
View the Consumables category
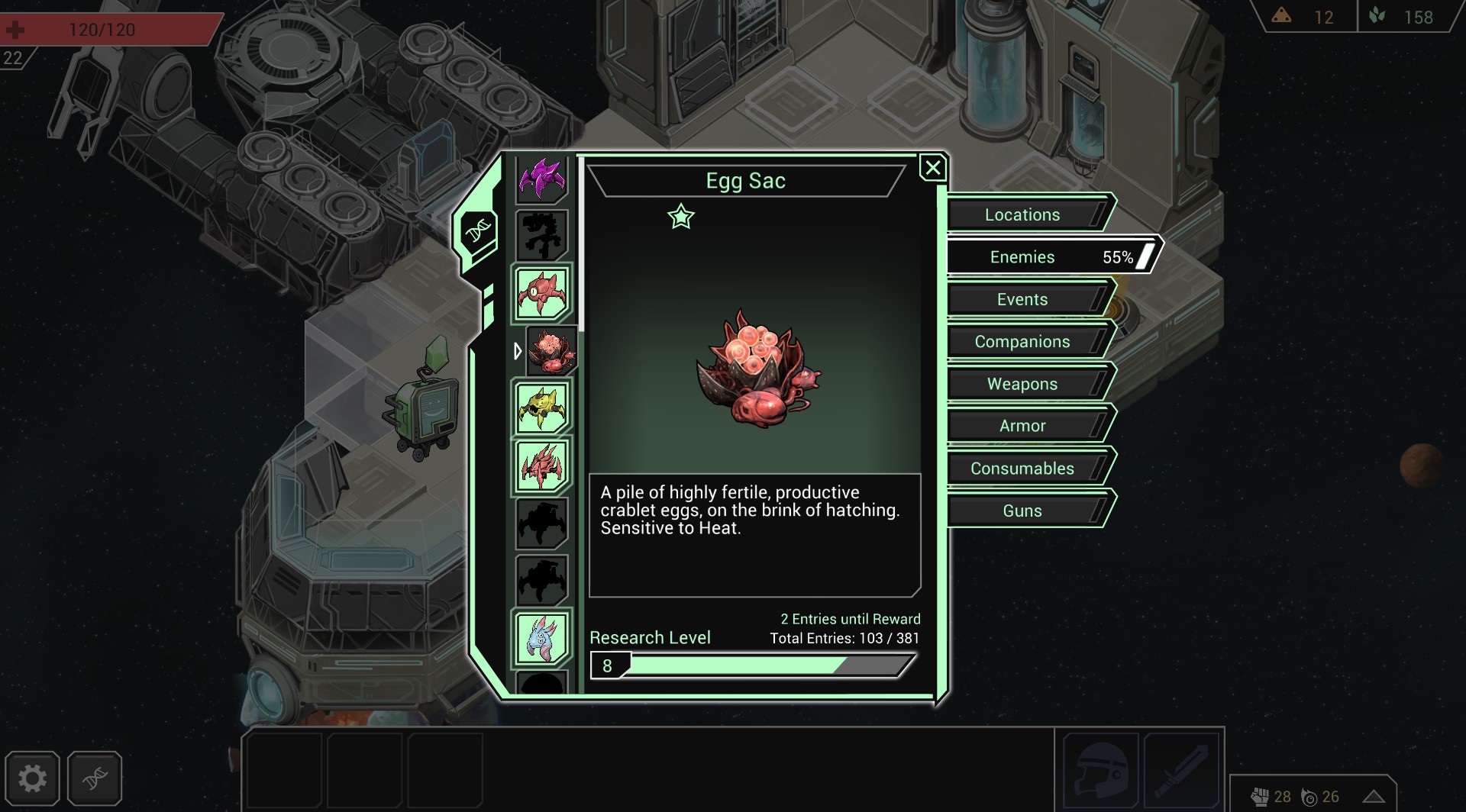coord(1022,469)
